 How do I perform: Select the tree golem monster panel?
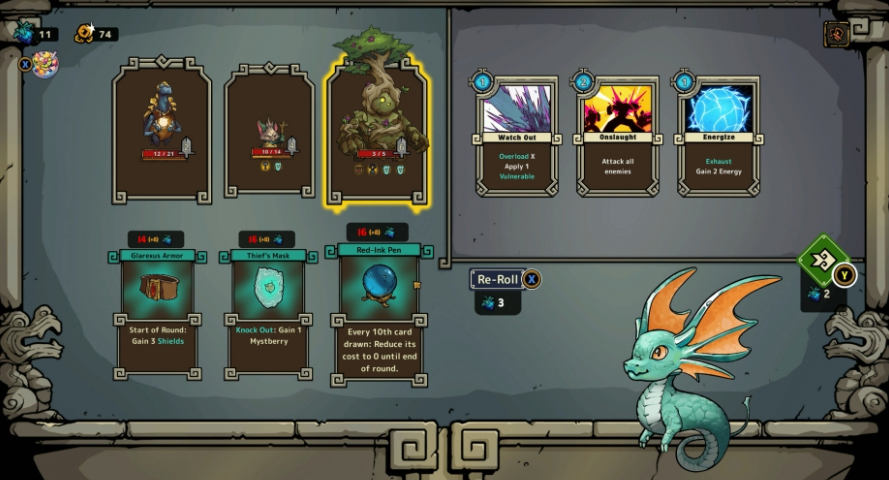(x=376, y=128)
